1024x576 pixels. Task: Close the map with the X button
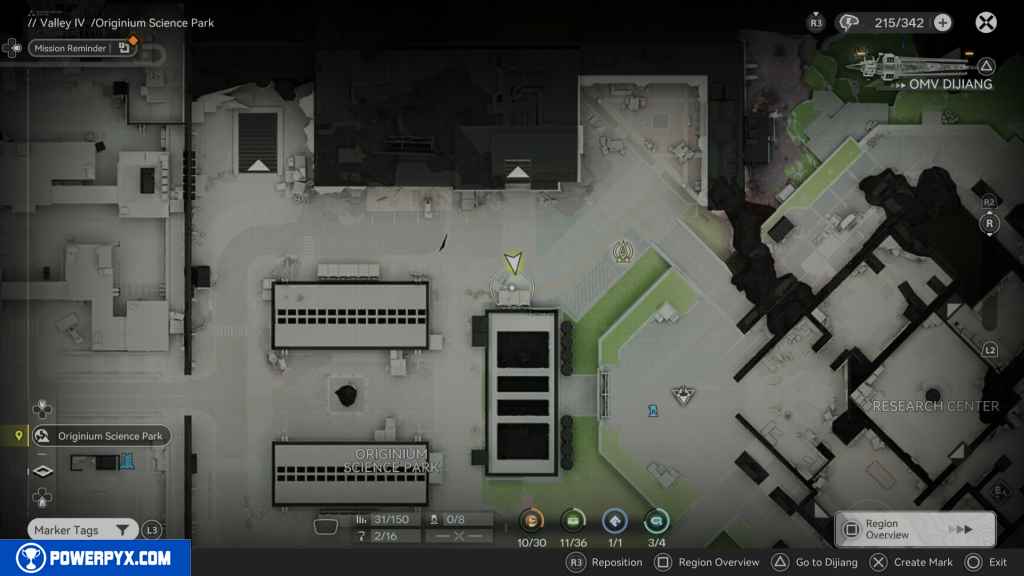tap(986, 22)
